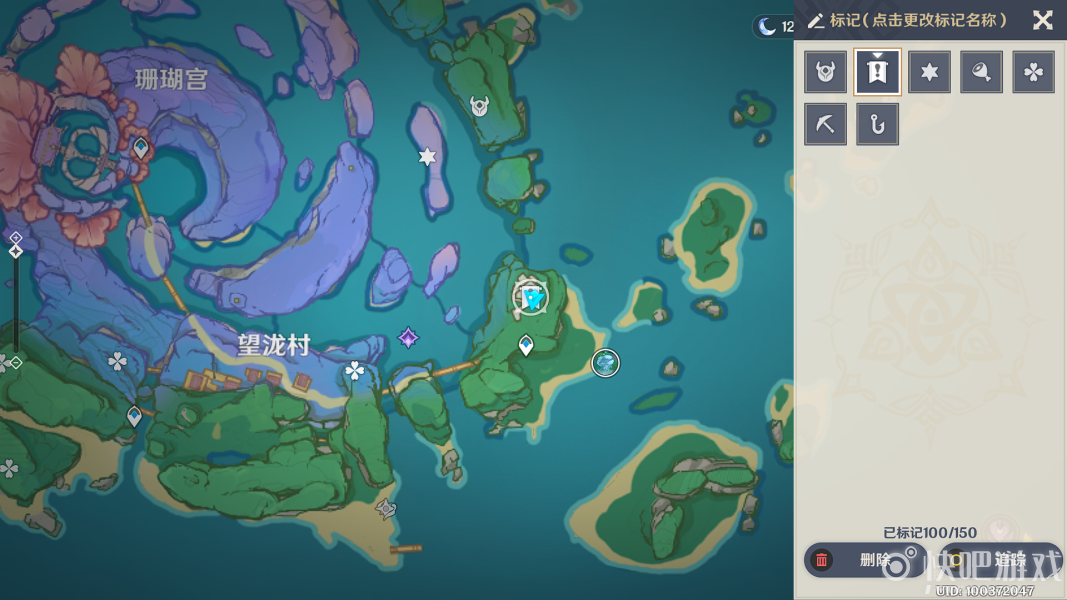Select the horned monster pin on northern island

(480, 104)
